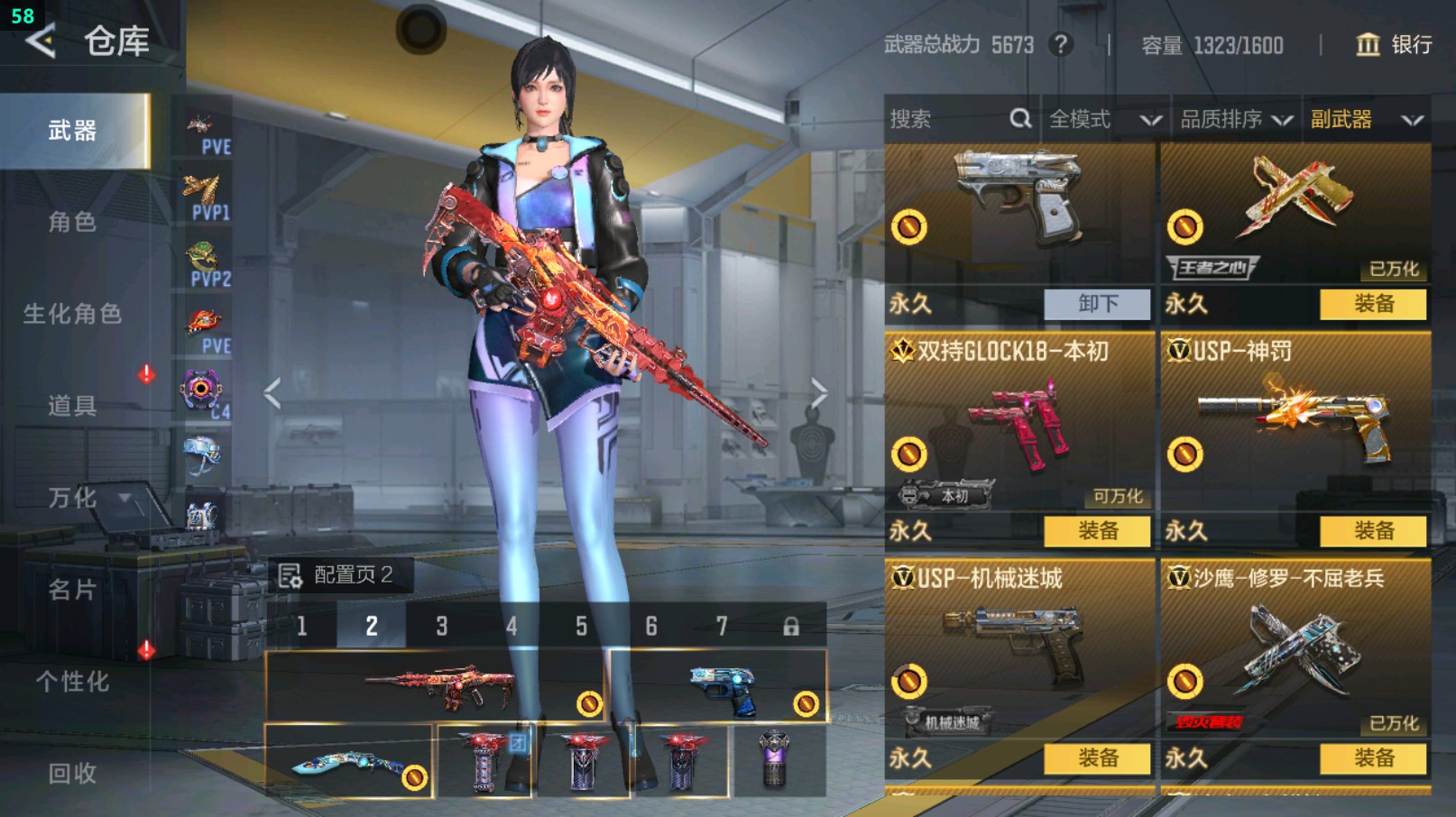This screenshot has height=817, width=1456.
Task: Unequip the pistol with 卸下 button
Action: tap(1097, 304)
